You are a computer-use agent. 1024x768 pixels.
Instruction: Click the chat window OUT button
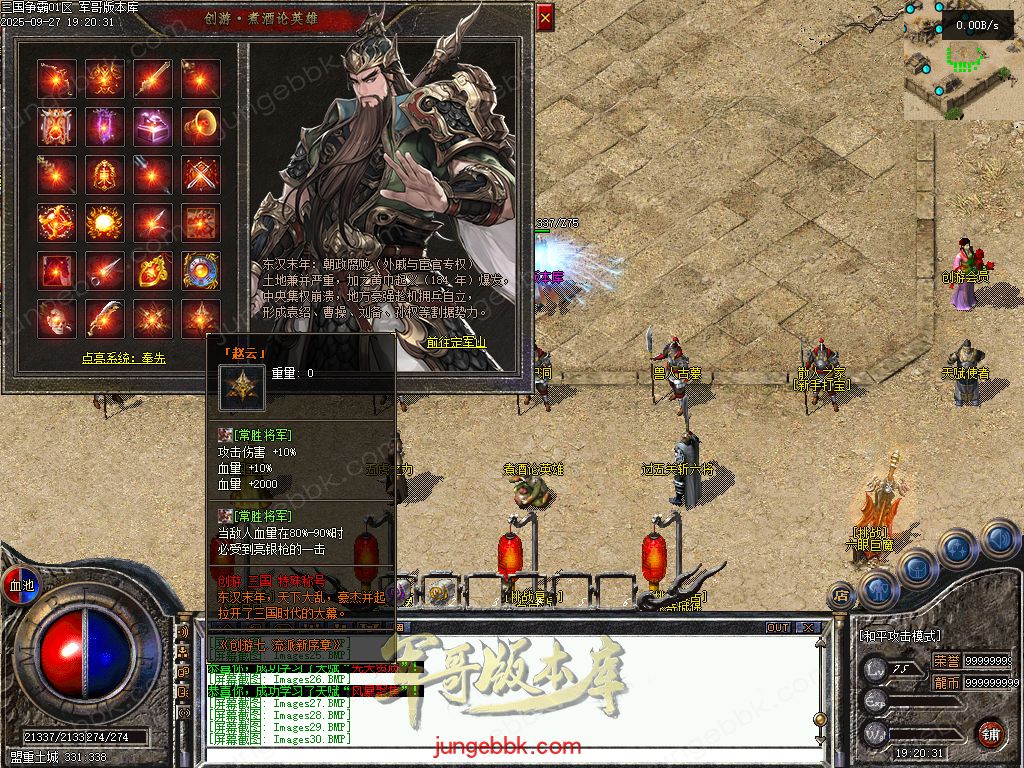(x=778, y=628)
